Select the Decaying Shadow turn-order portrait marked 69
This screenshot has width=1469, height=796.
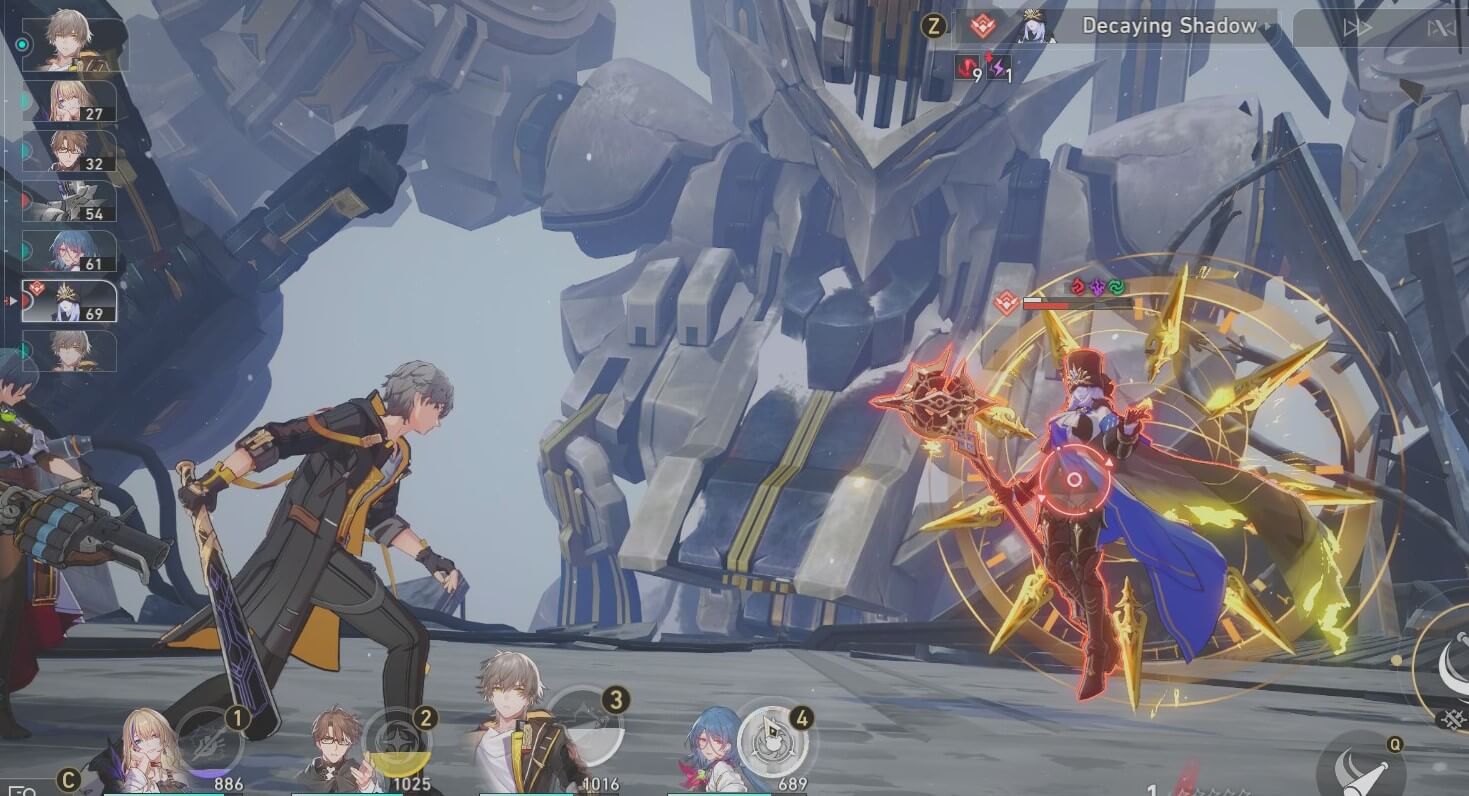pyautogui.click(x=69, y=301)
